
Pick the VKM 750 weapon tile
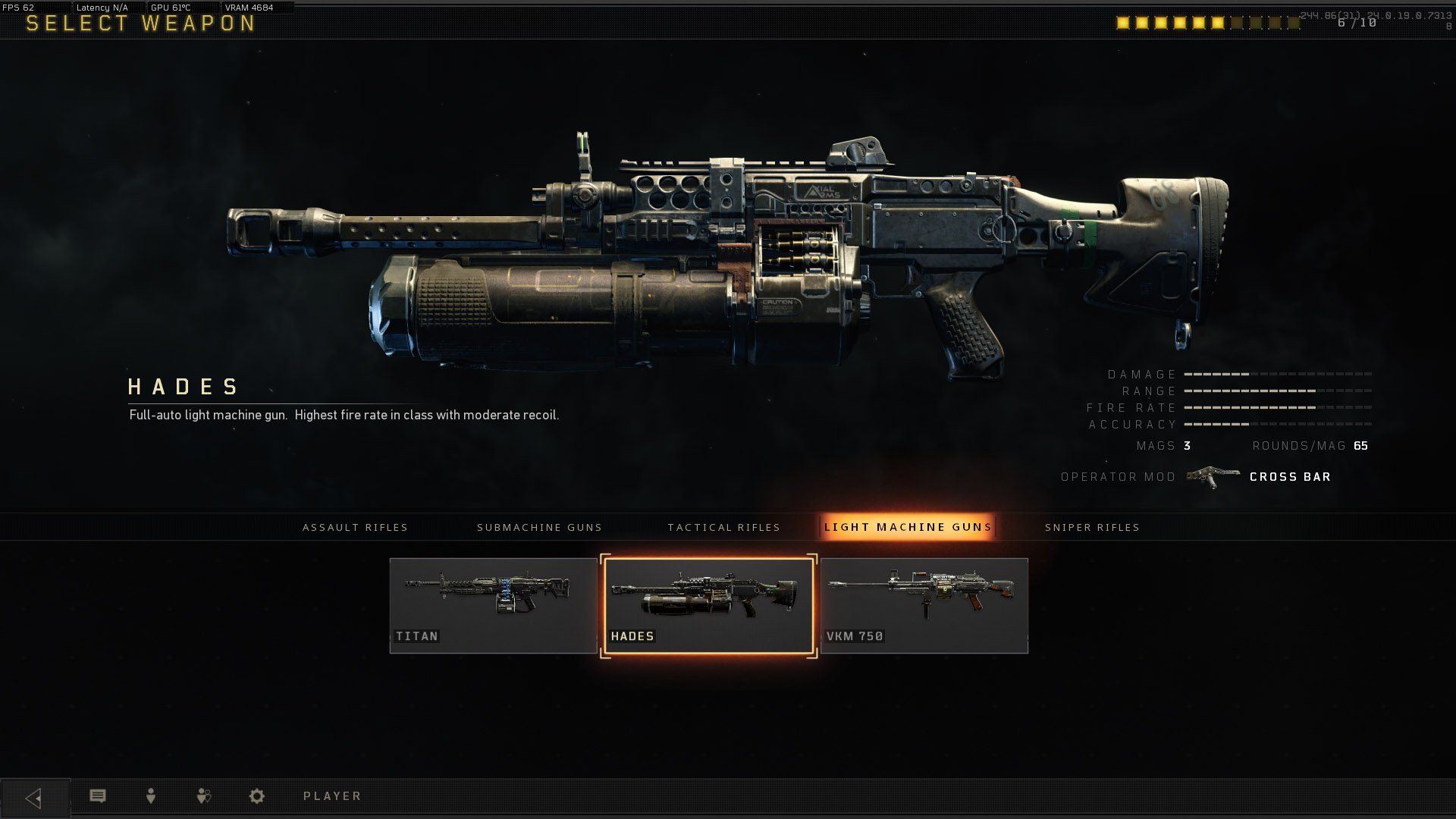(x=924, y=605)
